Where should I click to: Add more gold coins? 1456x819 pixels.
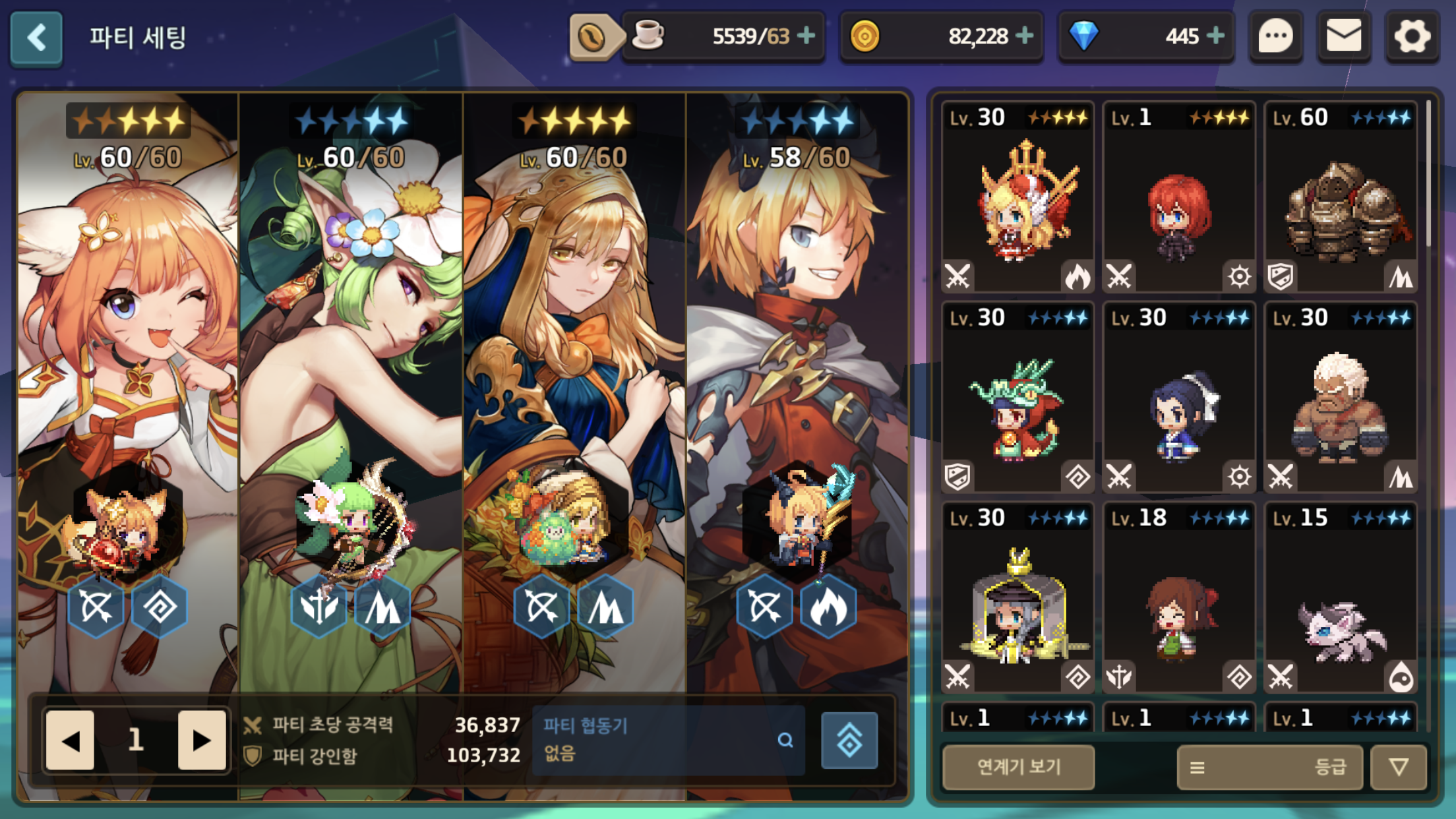pos(1024,36)
